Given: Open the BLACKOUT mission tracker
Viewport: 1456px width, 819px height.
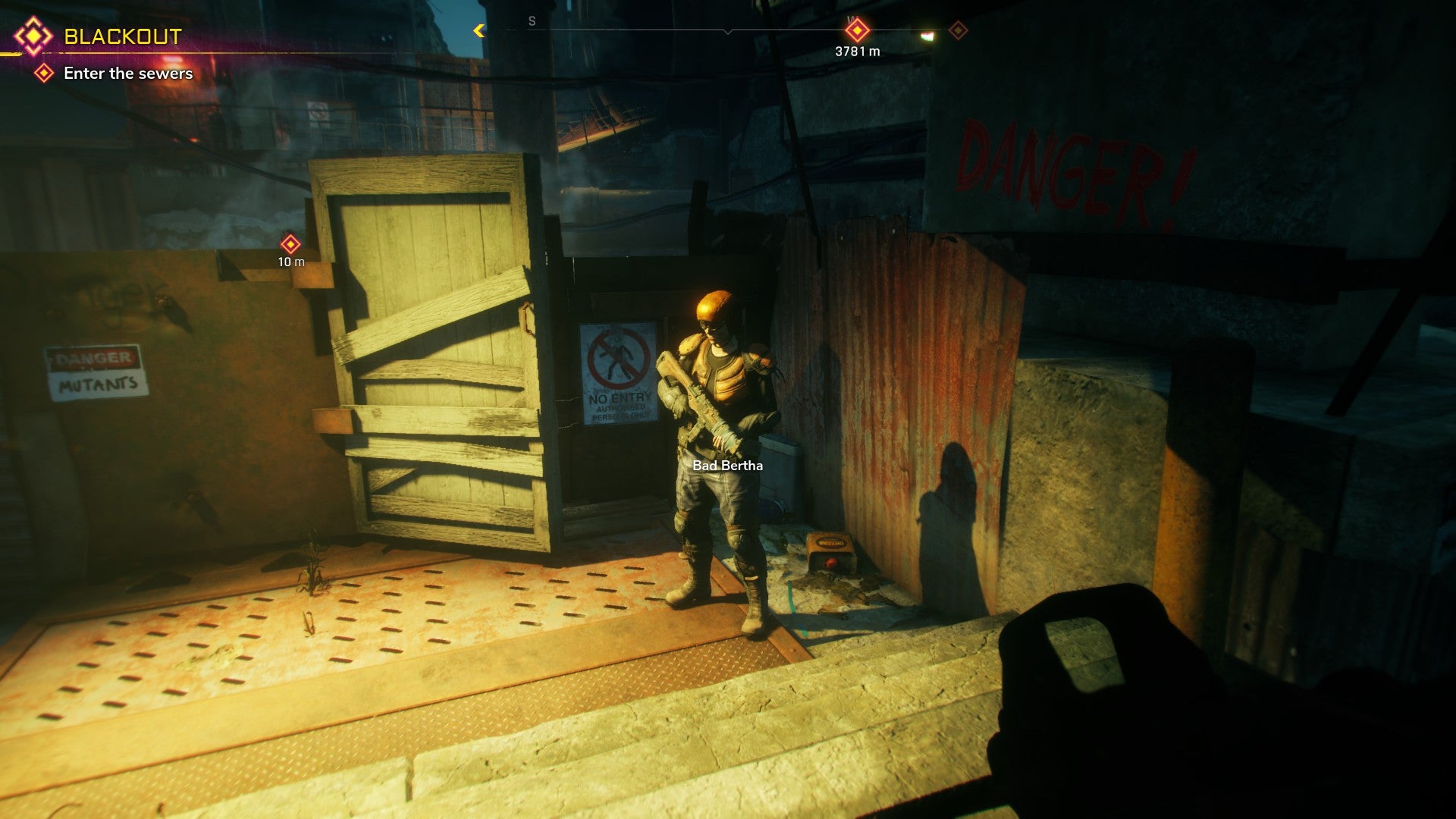Looking at the screenshot, I should coord(121,36).
